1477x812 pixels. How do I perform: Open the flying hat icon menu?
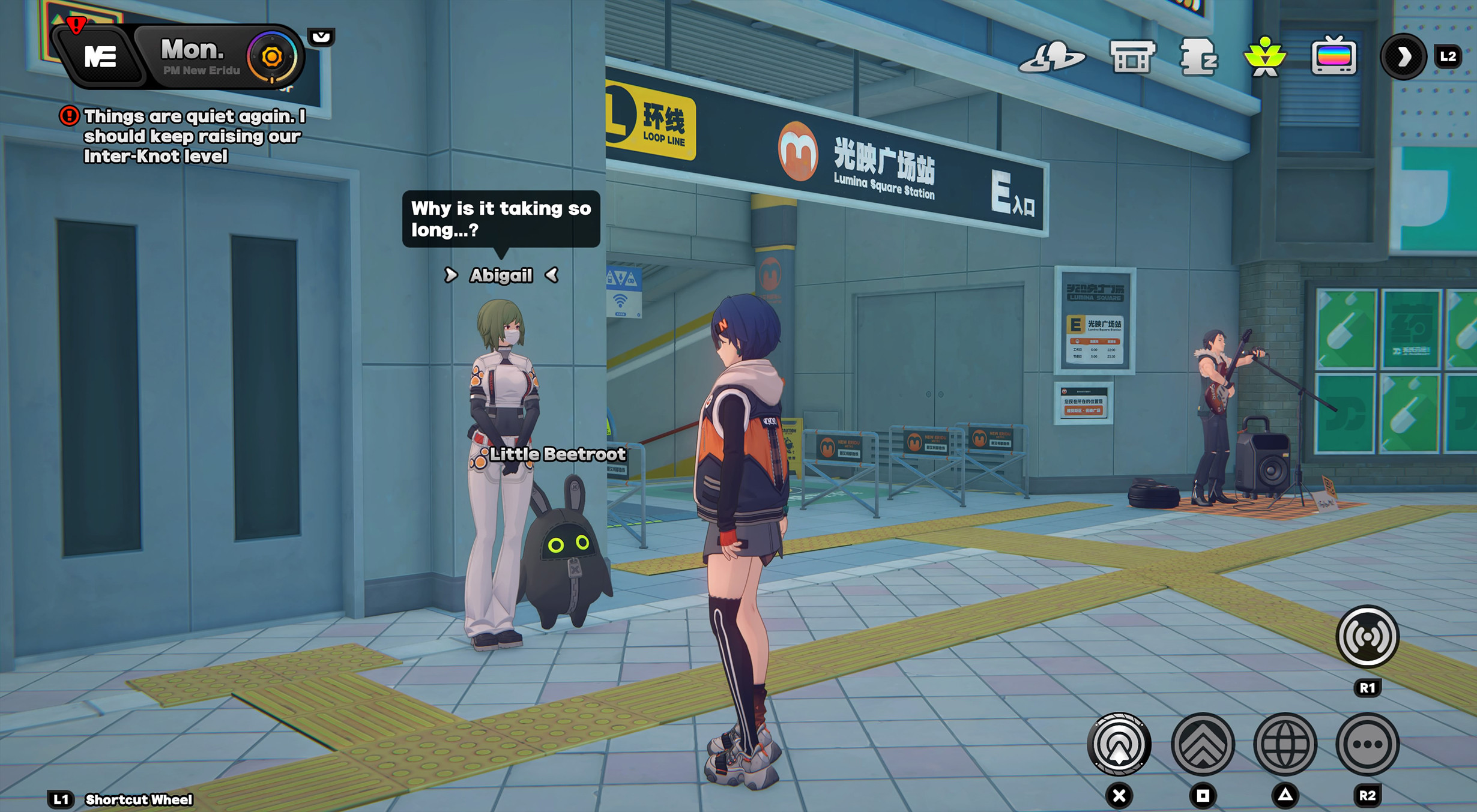(1052, 58)
